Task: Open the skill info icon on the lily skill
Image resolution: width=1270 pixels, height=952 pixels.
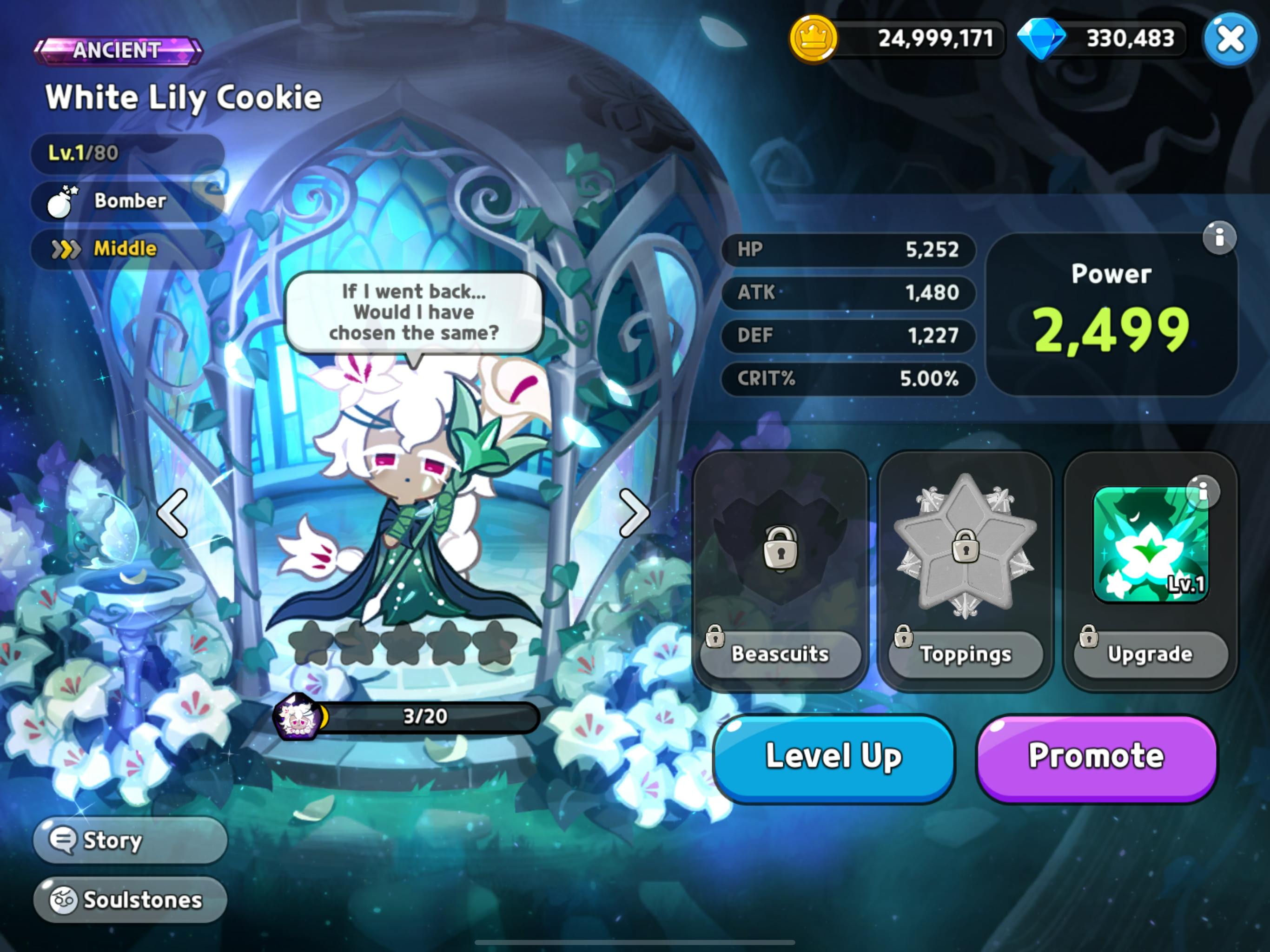Action: [x=1202, y=491]
